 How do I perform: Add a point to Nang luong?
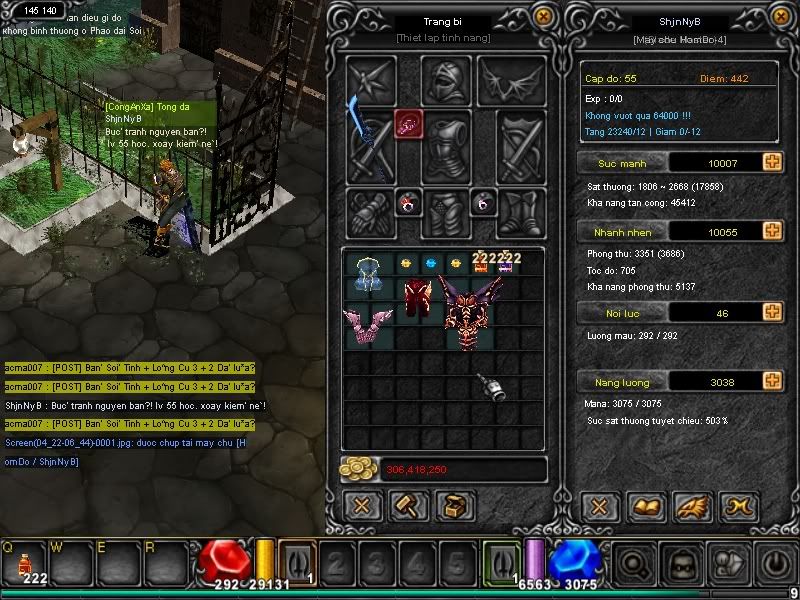tap(772, 381)
